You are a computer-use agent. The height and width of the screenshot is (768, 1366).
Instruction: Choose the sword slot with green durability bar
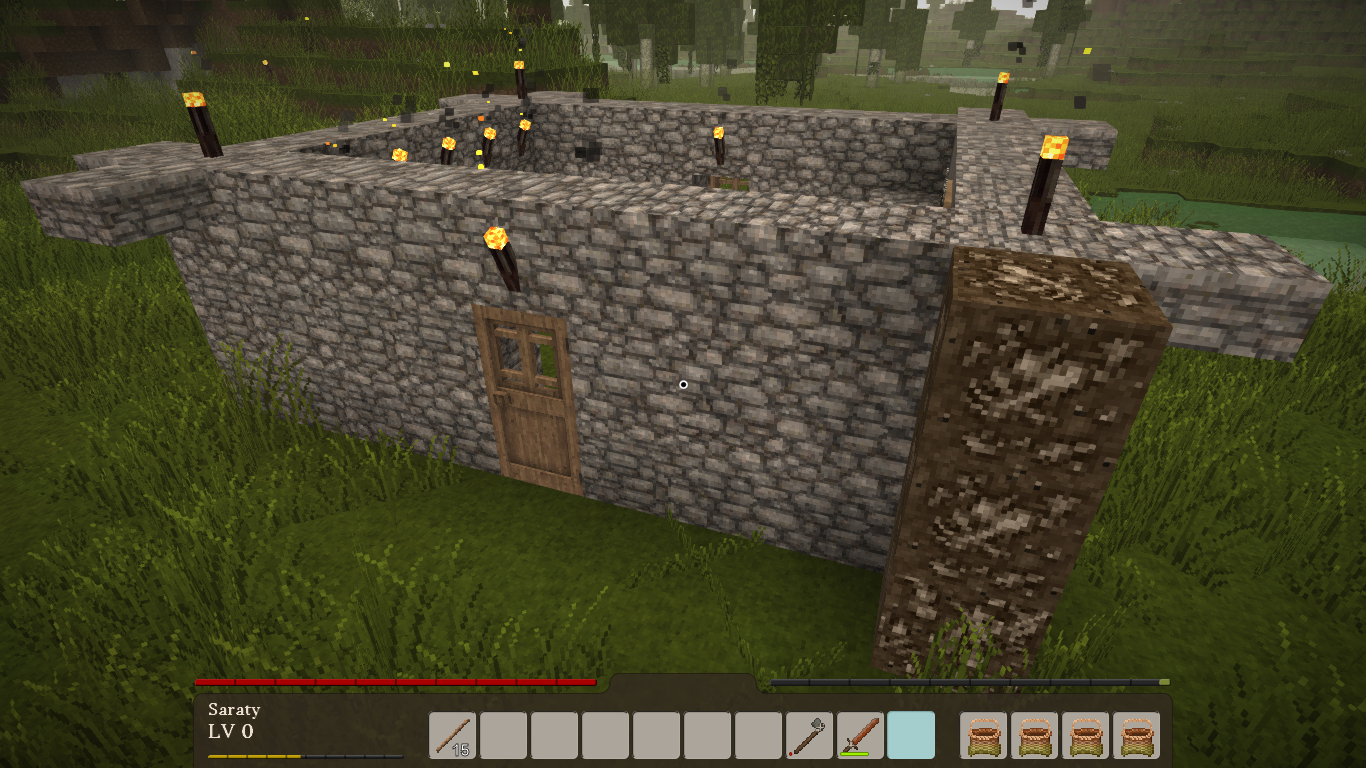click(x=860, y=735)
